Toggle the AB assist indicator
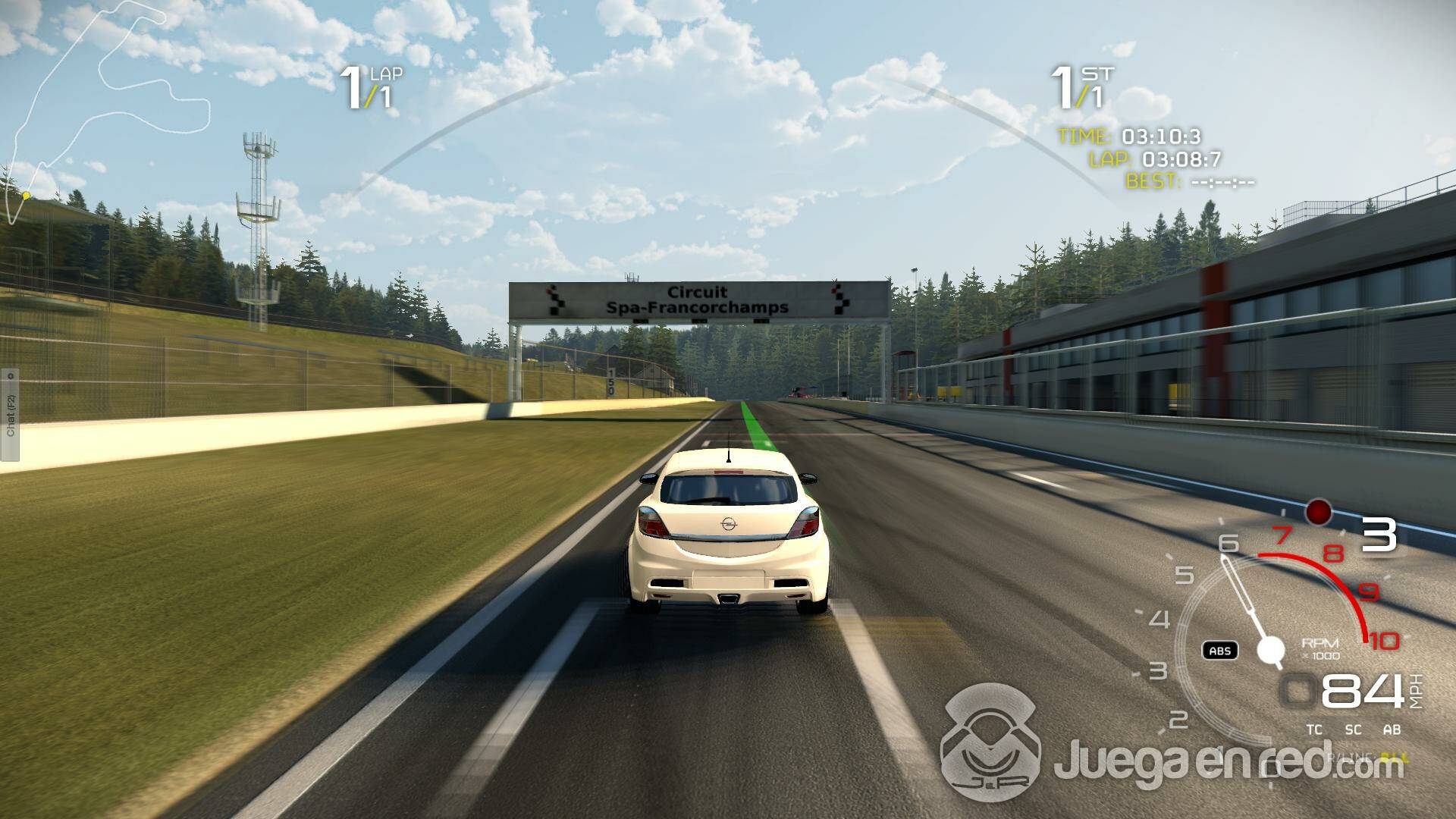This screenshot has width=1456, height=819. [1392, 730]
